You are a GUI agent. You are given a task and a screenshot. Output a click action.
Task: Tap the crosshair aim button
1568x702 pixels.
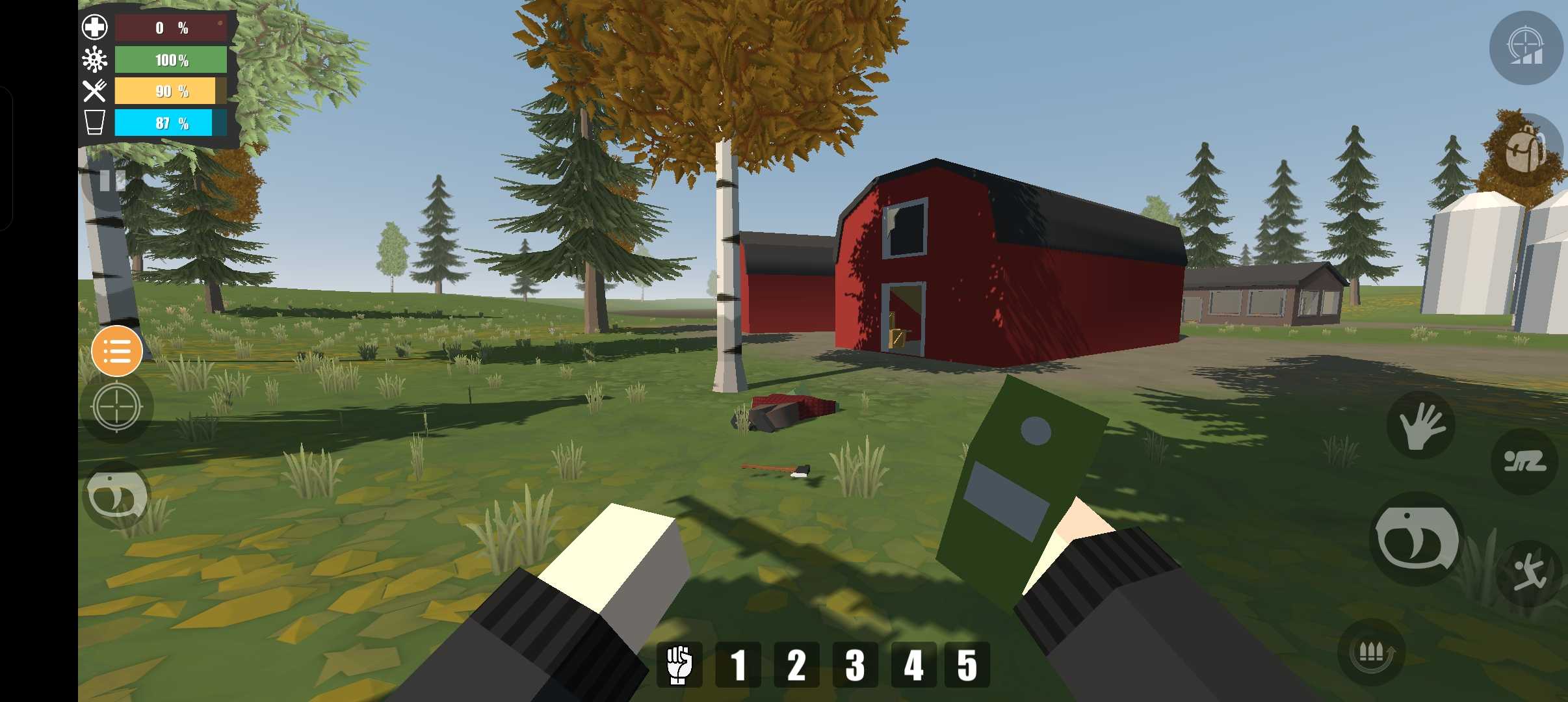tap(117, 408)
